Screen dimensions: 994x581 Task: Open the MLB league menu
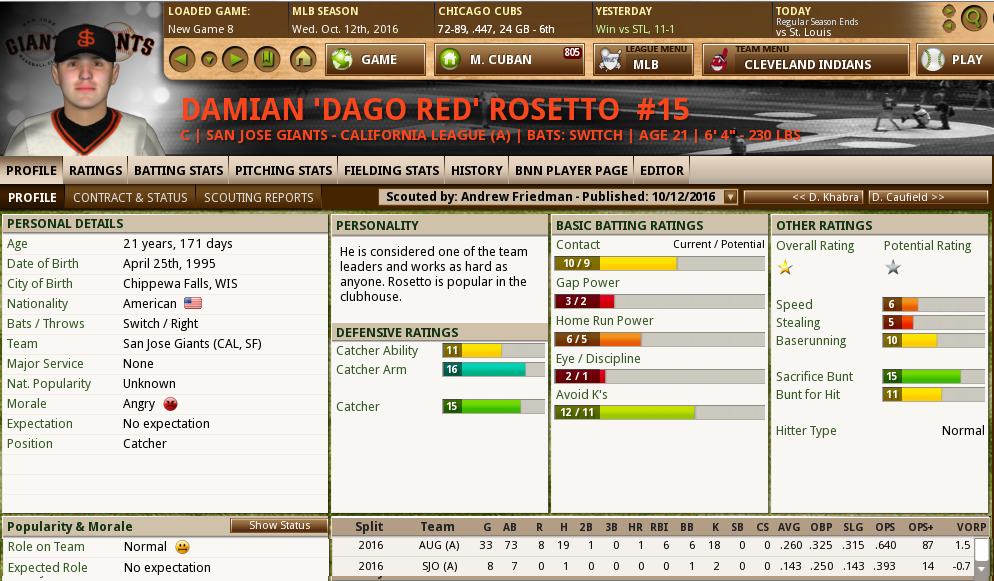tap(643, 60)
